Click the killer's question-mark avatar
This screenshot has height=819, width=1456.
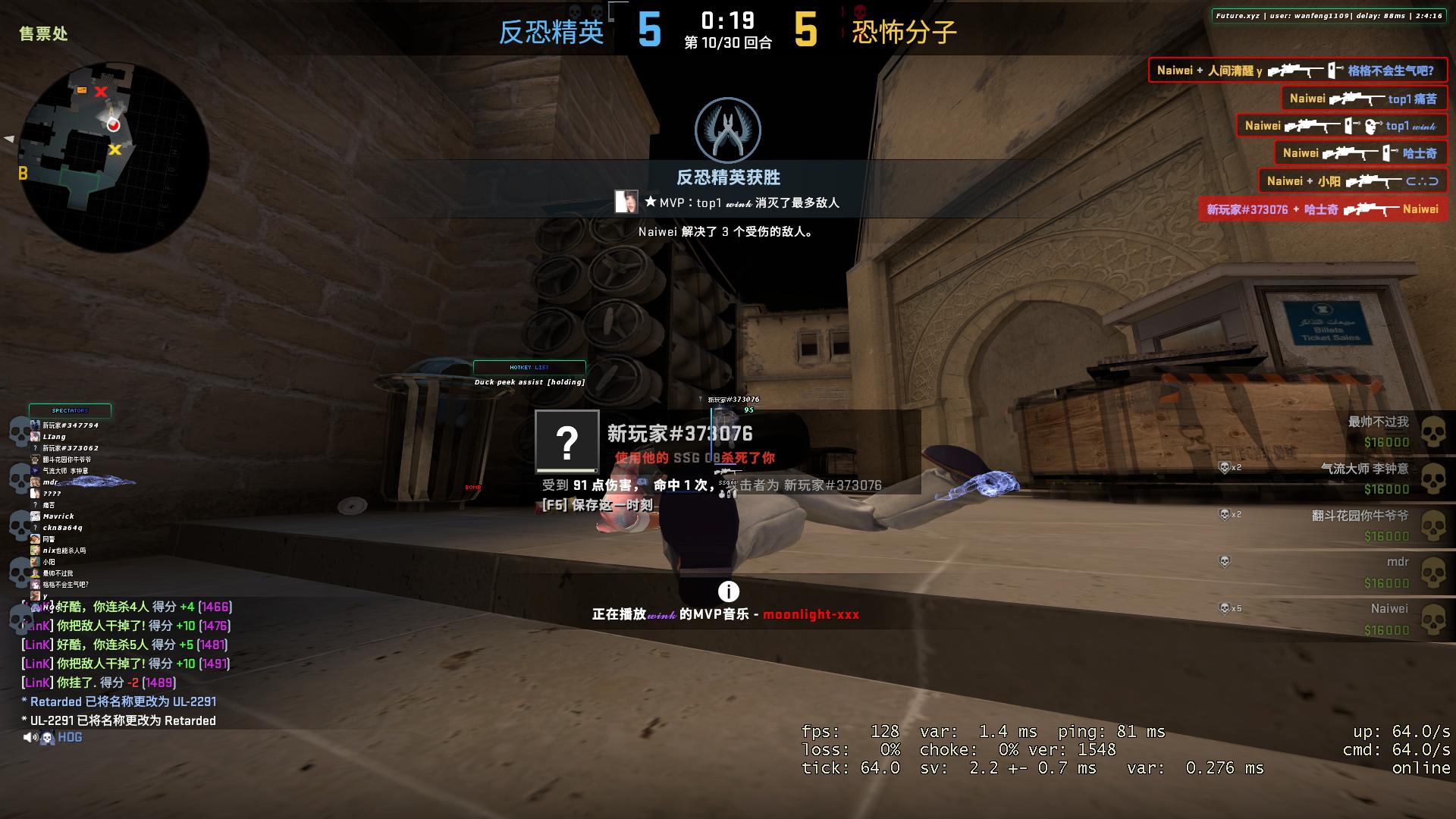(567, 441)
